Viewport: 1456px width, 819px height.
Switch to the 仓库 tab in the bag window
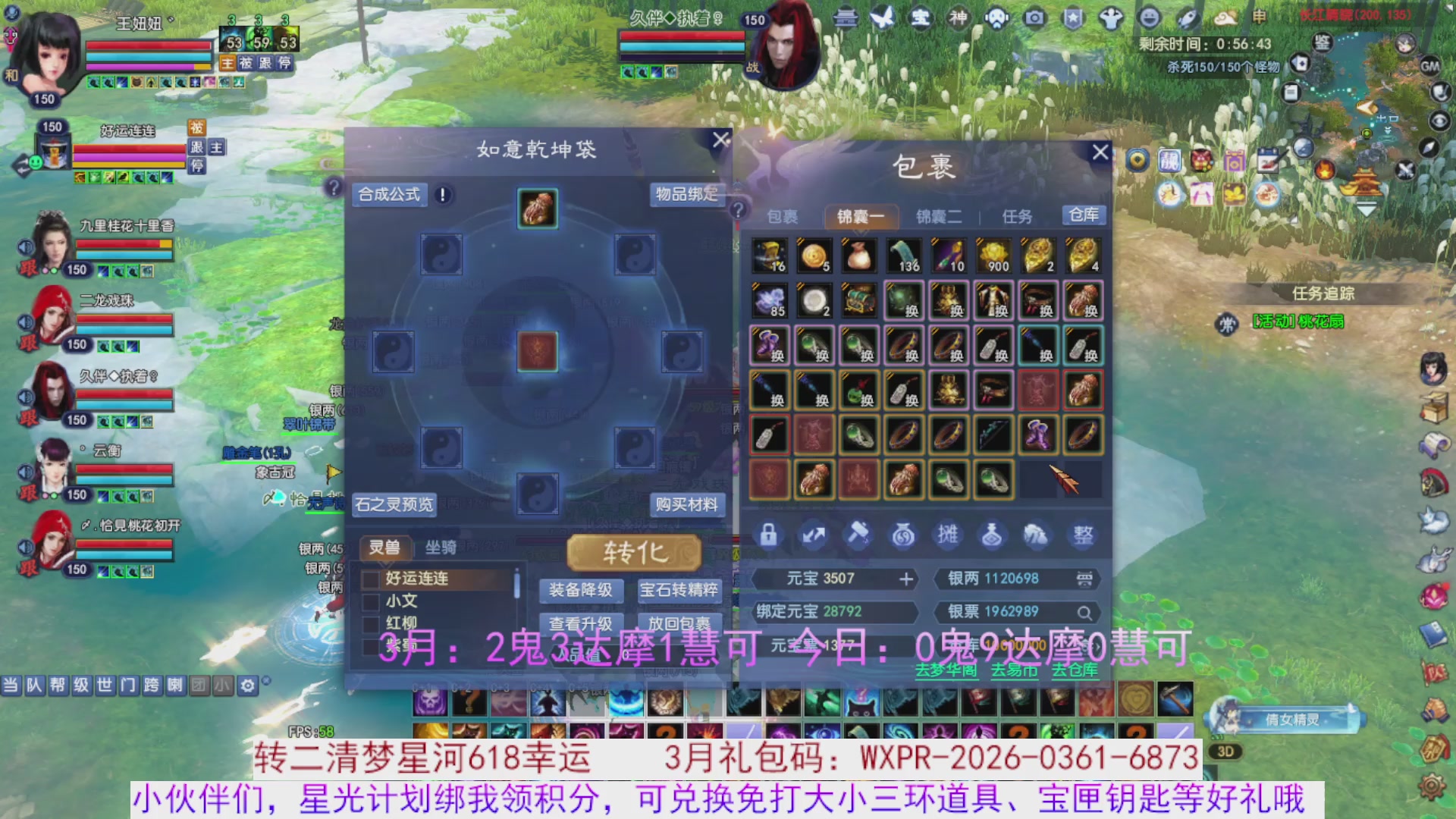(1084, 215)
